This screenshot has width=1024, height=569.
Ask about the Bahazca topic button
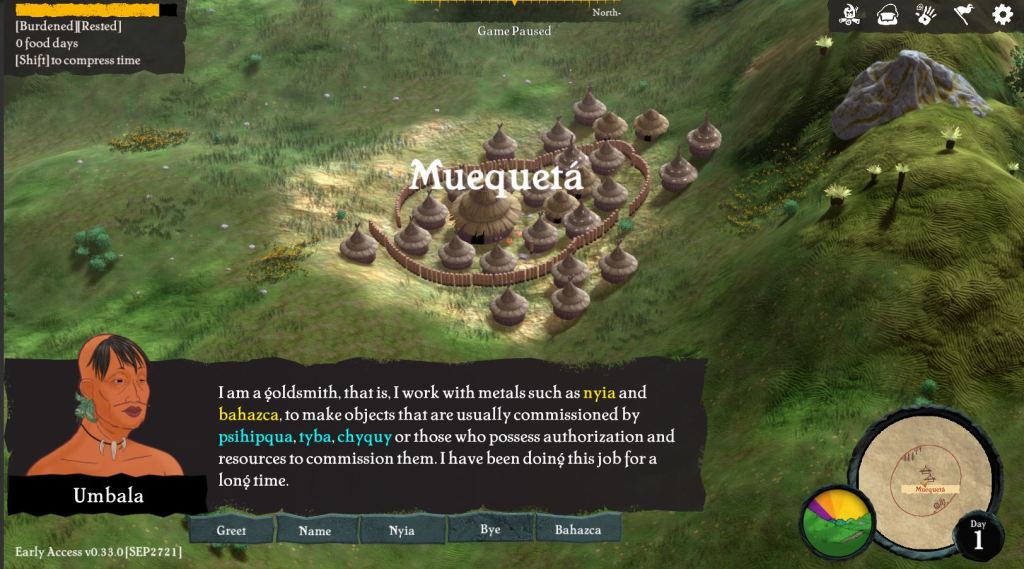pos(578,529)
